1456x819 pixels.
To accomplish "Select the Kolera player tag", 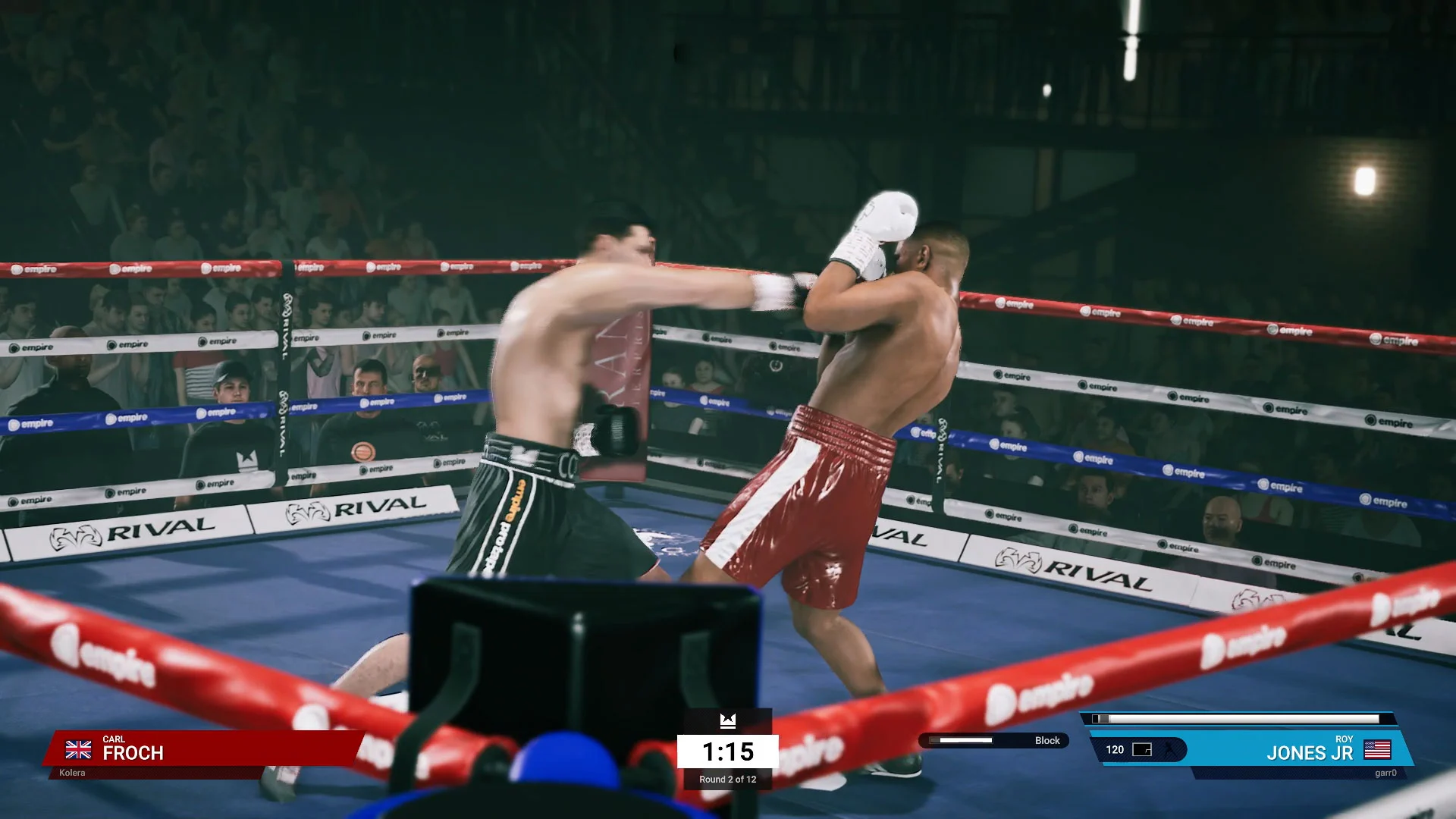I will (72, 773).
